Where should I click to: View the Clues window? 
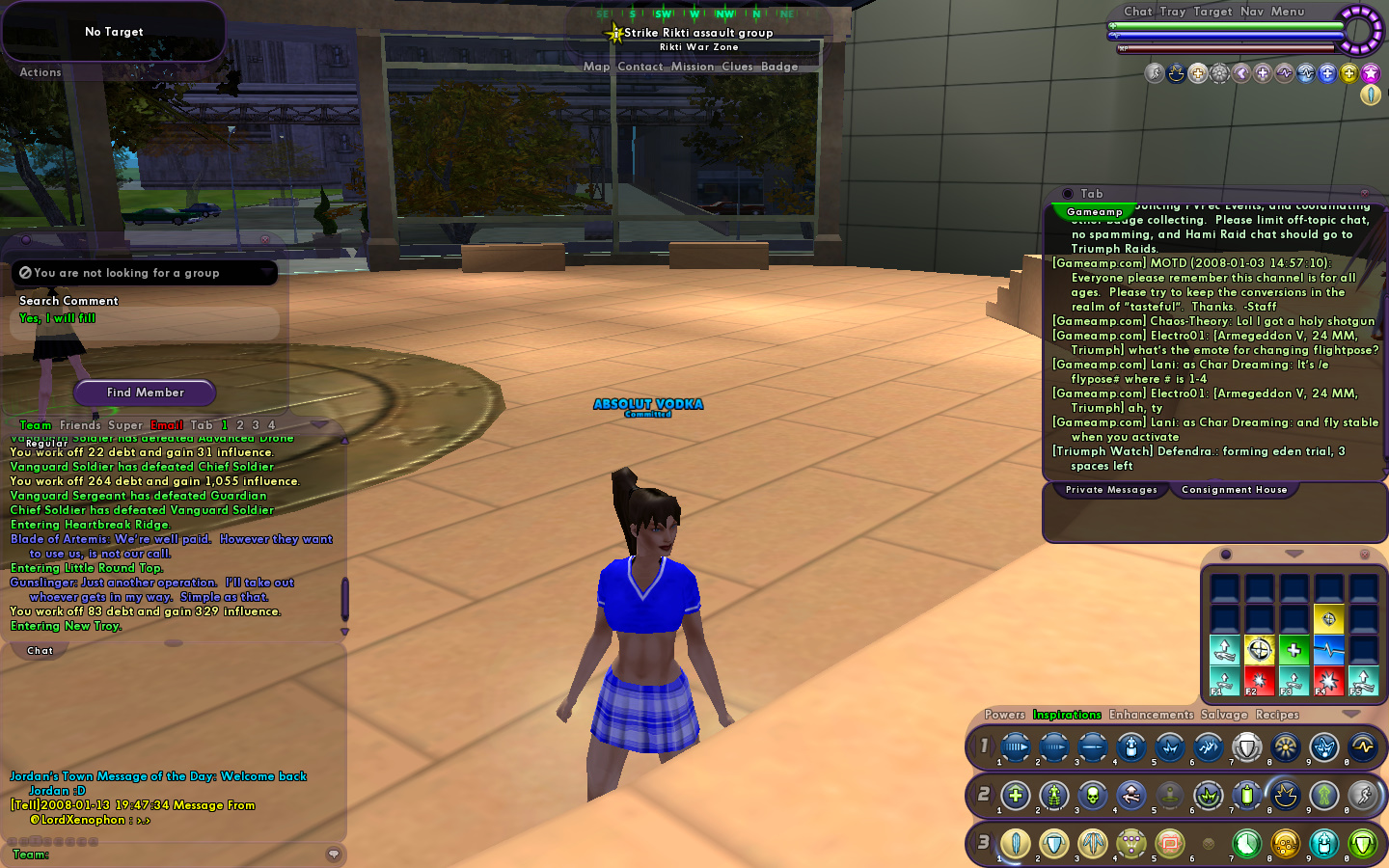tap(737, 67)
